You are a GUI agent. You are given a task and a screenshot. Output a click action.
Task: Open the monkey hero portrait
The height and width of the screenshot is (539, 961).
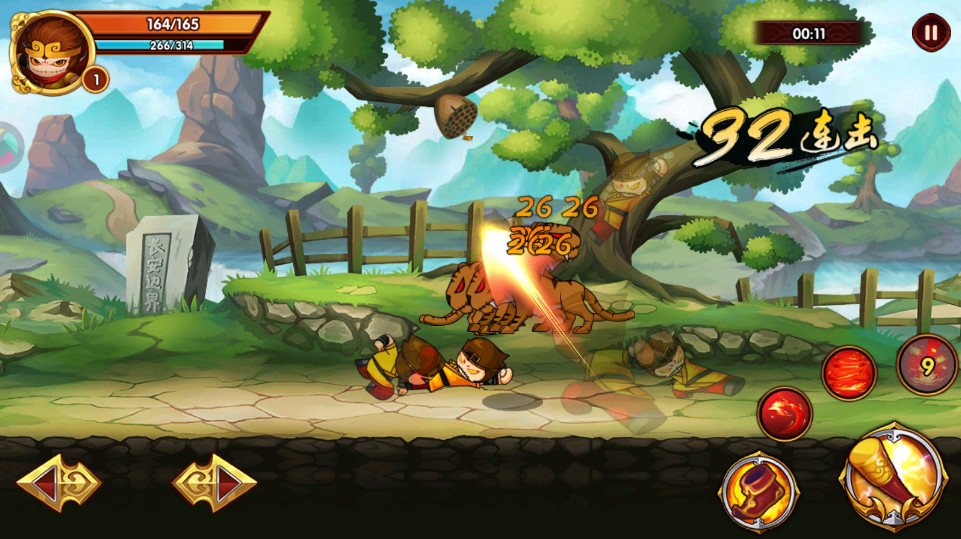[x=50, y=48]
